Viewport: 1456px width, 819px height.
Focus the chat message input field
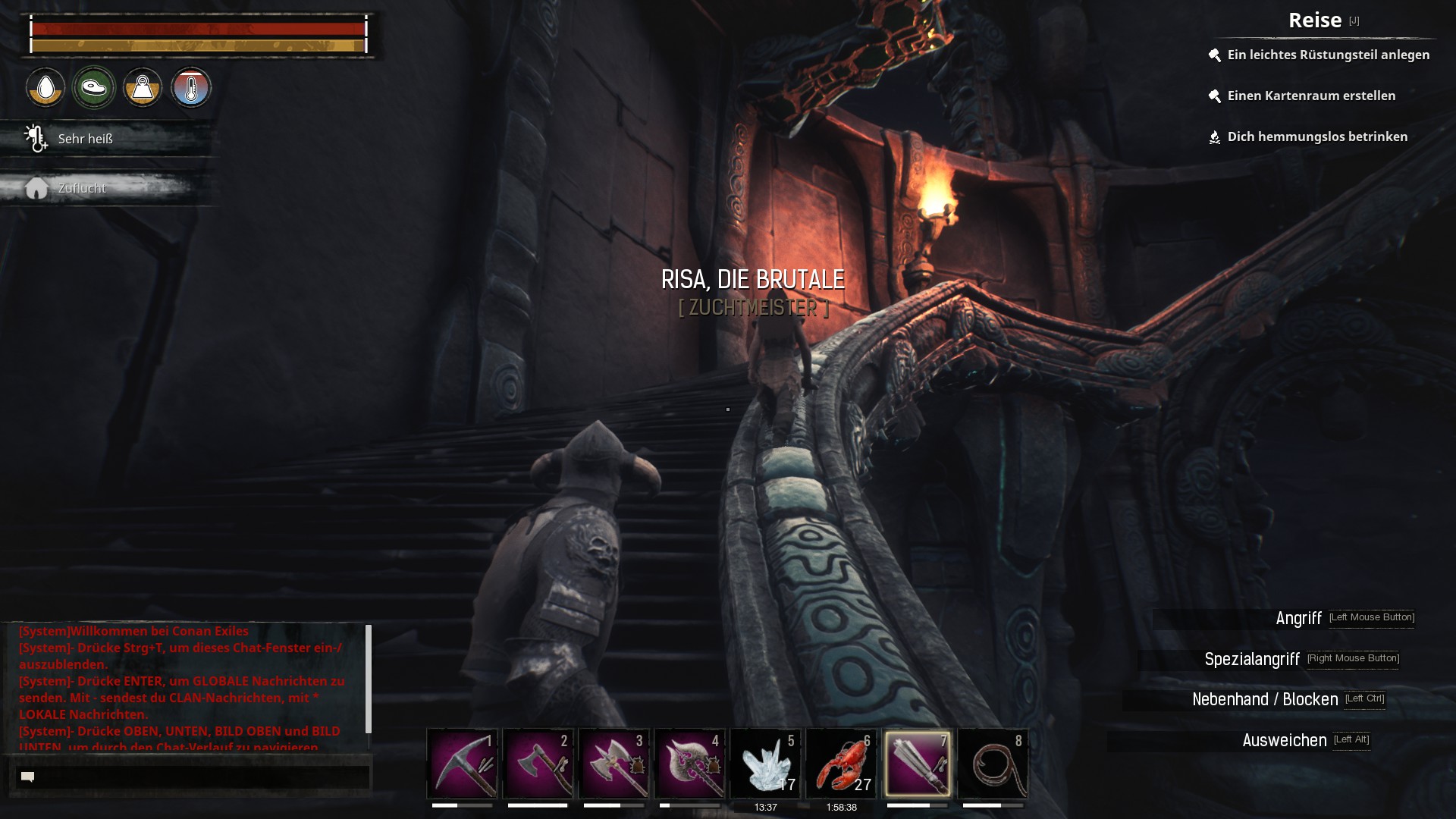193,777
